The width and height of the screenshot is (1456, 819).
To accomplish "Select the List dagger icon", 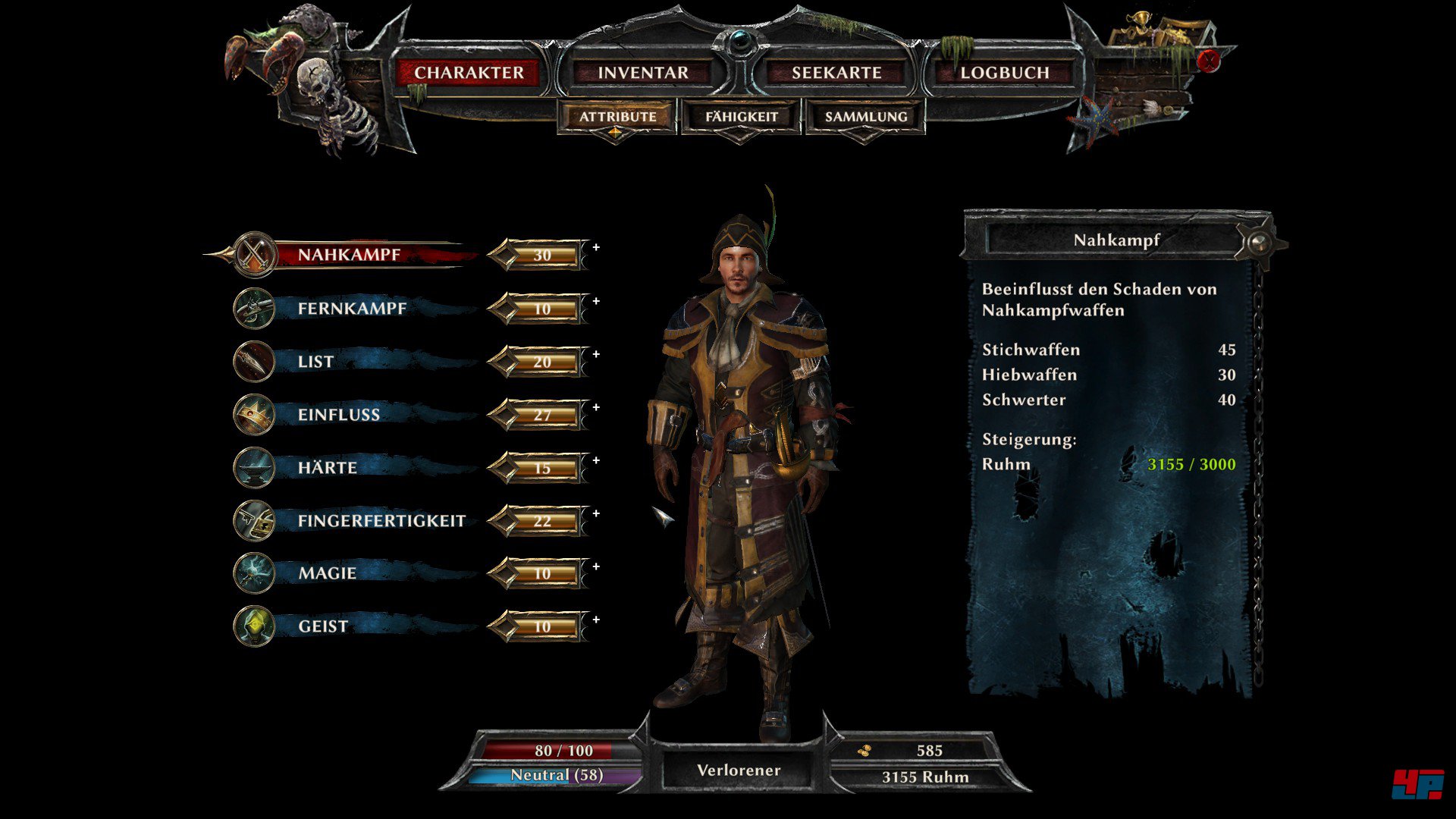I will click(253, 361).
